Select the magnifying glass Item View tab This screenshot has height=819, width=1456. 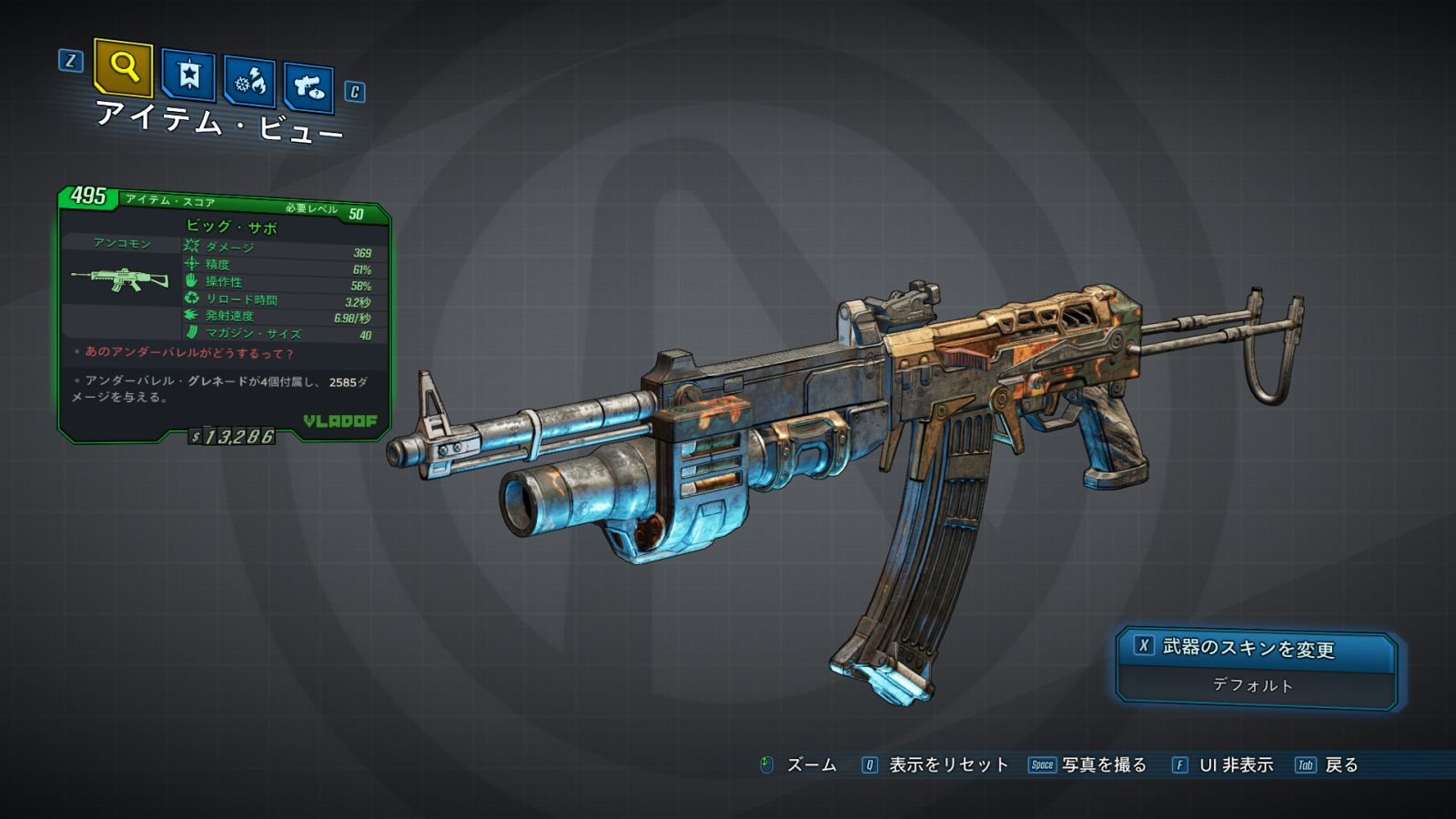click(x=123, y=67)
